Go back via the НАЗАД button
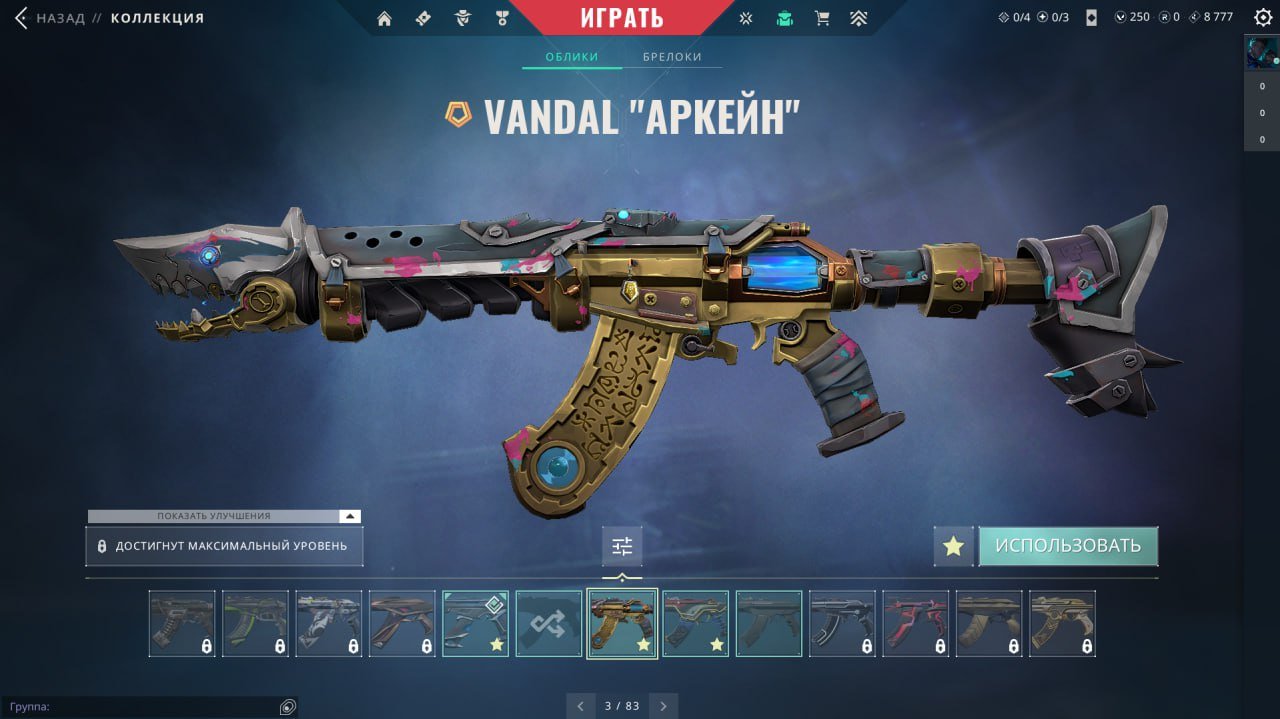The image size is (1280, 719). click(x=50, y=18)
